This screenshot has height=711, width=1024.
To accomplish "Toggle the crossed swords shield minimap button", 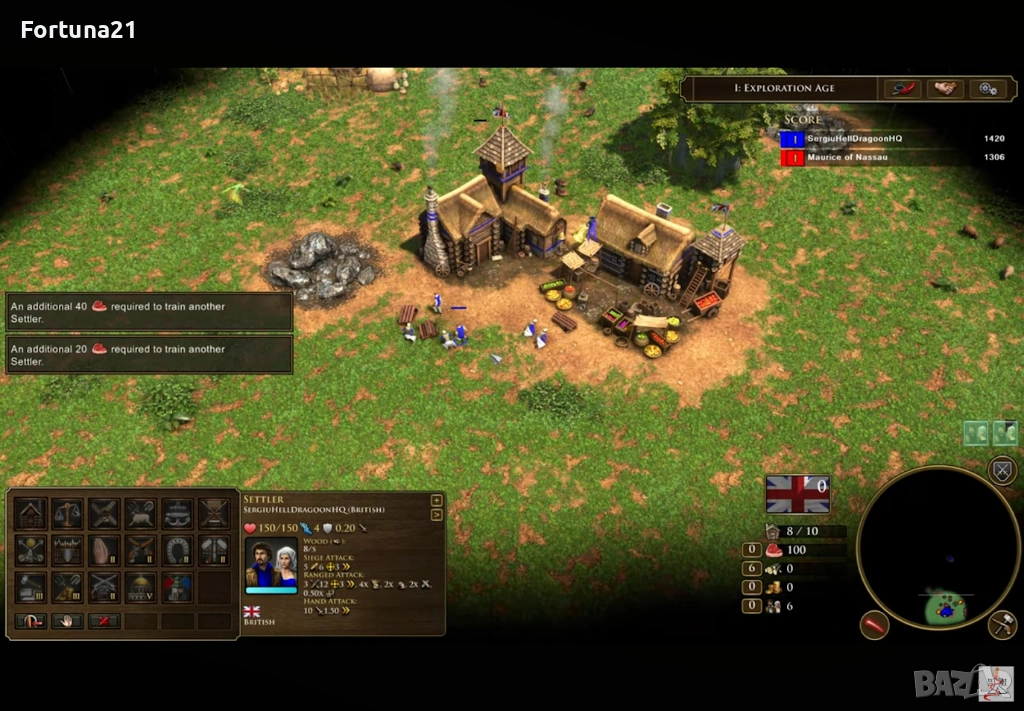I will pyautogui.click(x=1002, y=471).
